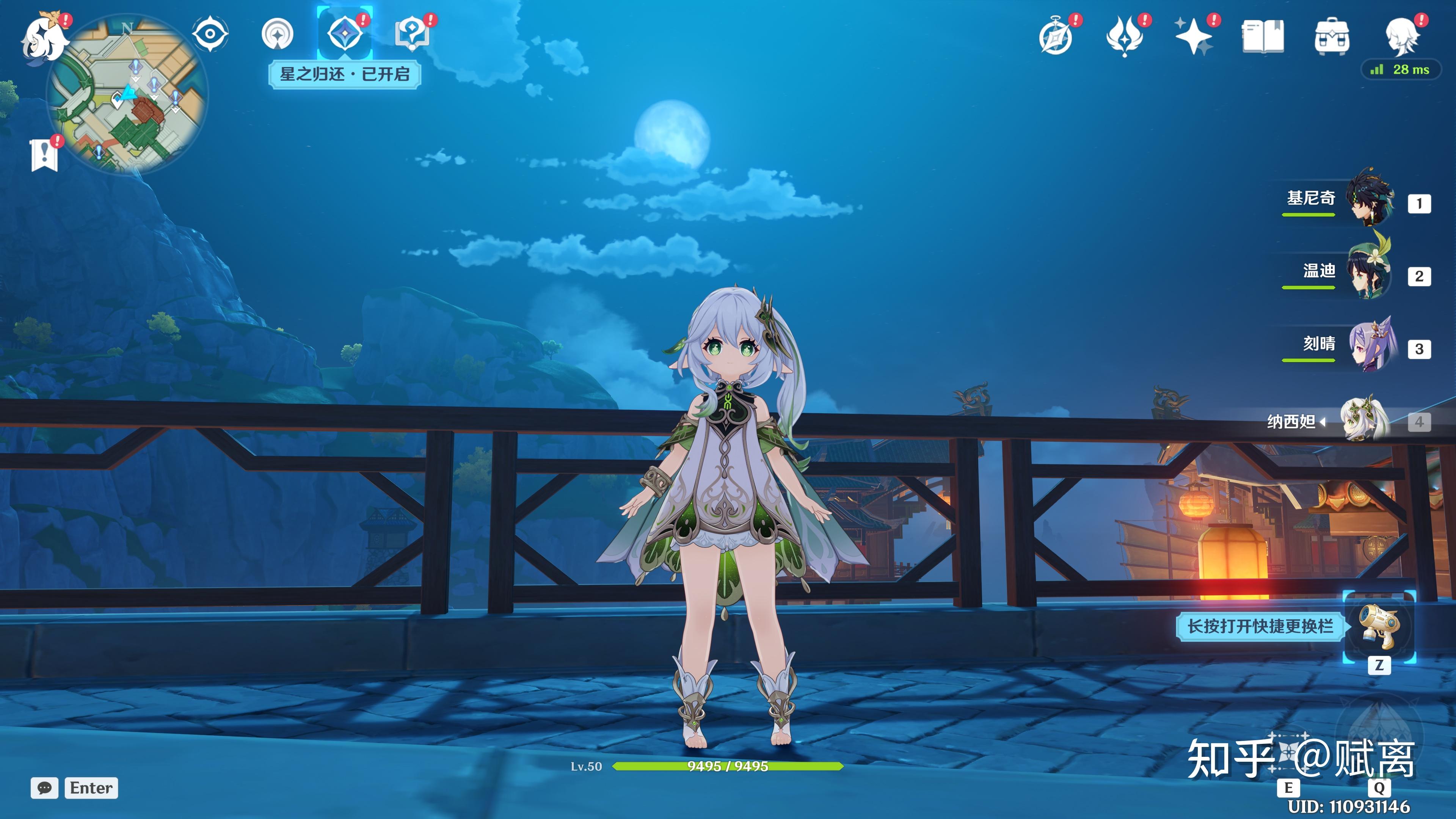The height and width of the screenshot is (819, 1456).
Task: Toggle the eye-shaped elemental sight icon
Action: 210,35
